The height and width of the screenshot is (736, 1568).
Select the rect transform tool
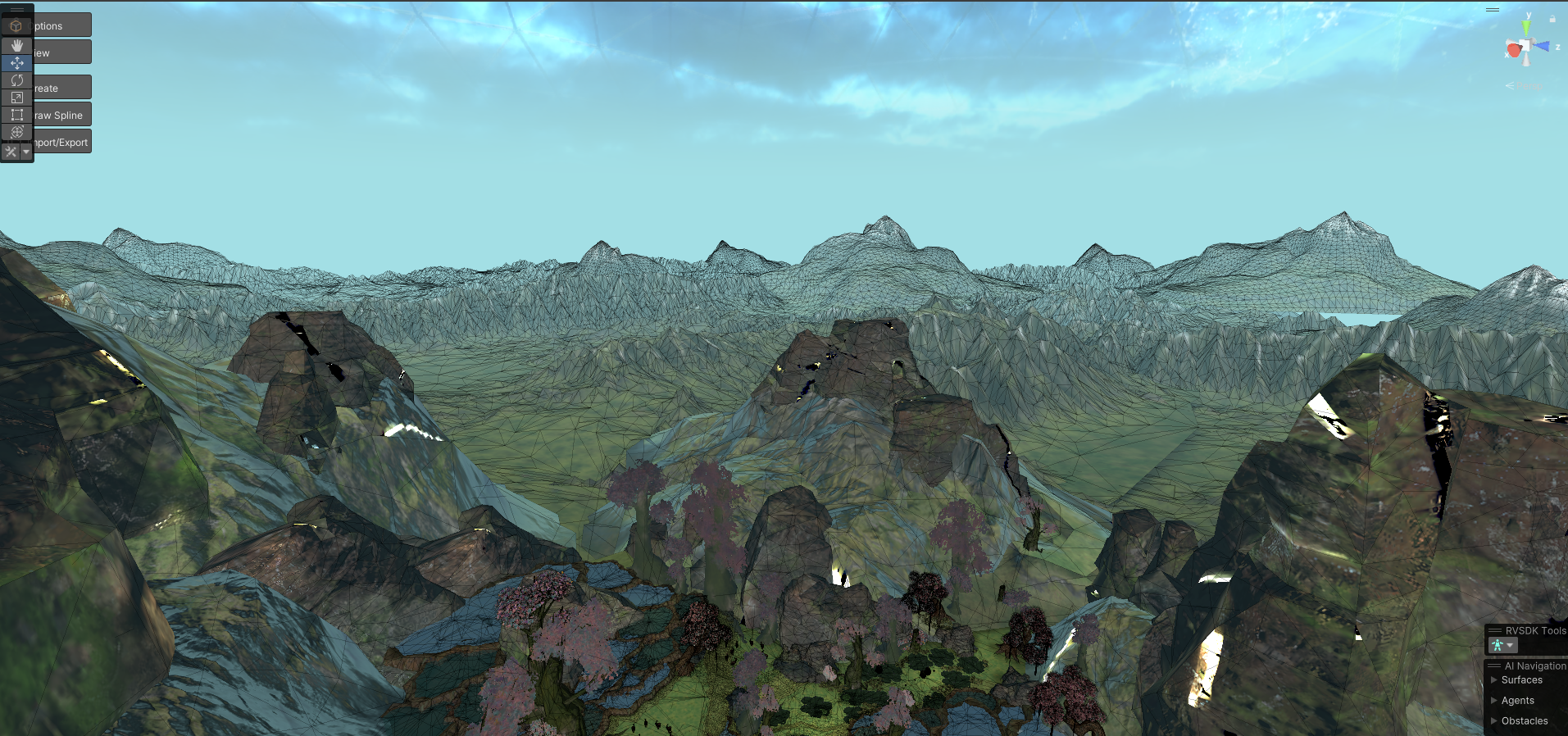click(x=16, y=115)
